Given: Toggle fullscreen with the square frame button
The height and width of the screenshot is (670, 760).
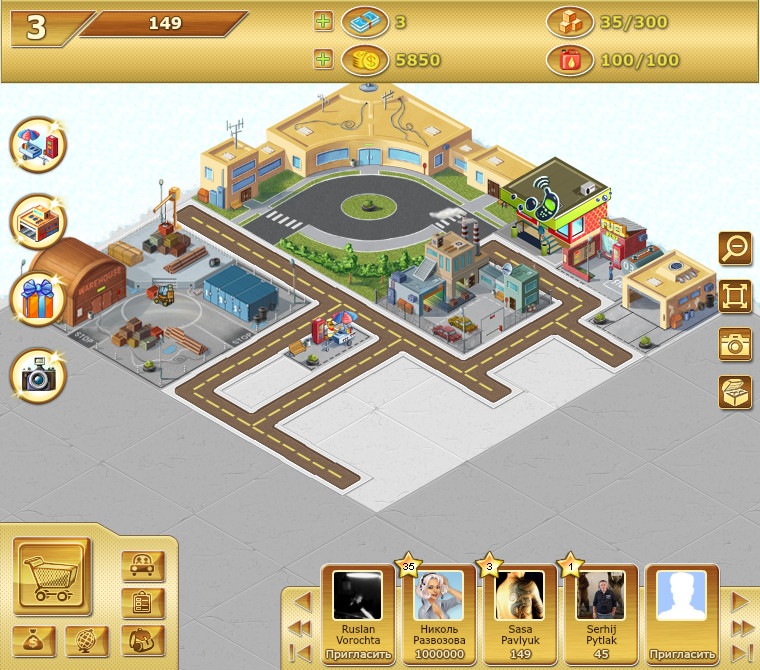Looking at the screenshot, I should point(735,296).
